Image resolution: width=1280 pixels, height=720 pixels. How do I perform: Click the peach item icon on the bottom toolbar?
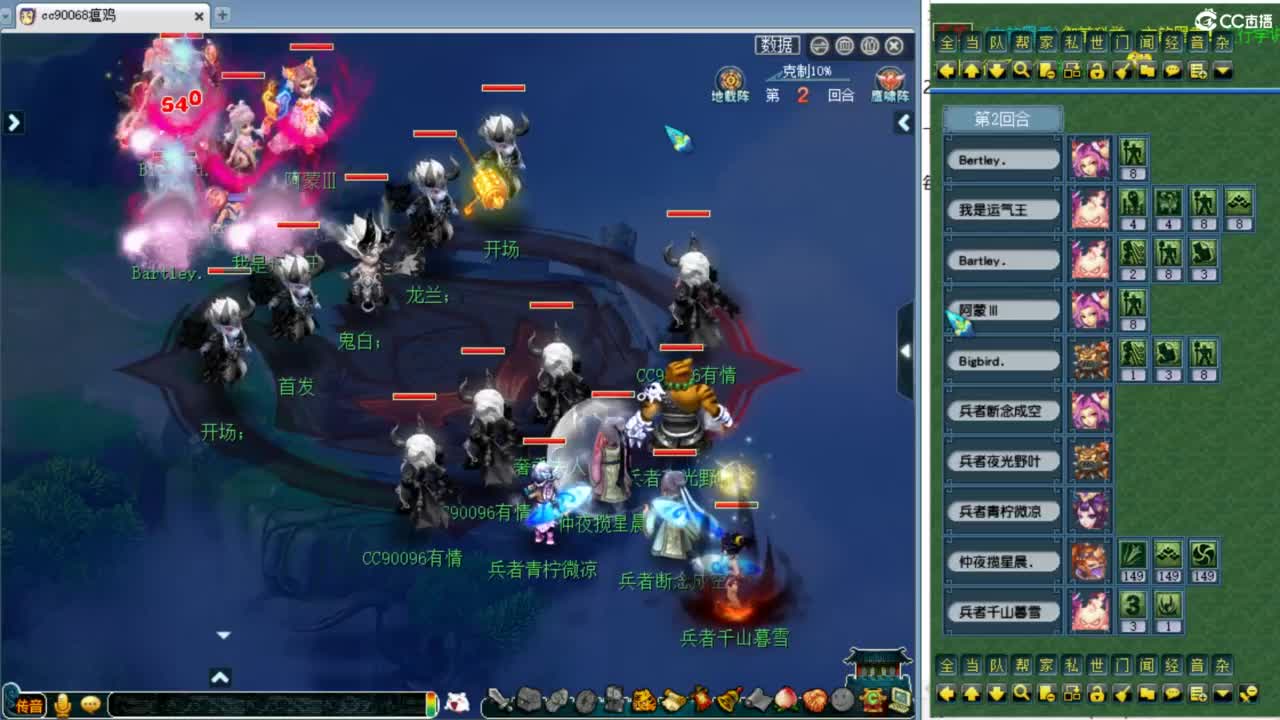tap(784, 700)
